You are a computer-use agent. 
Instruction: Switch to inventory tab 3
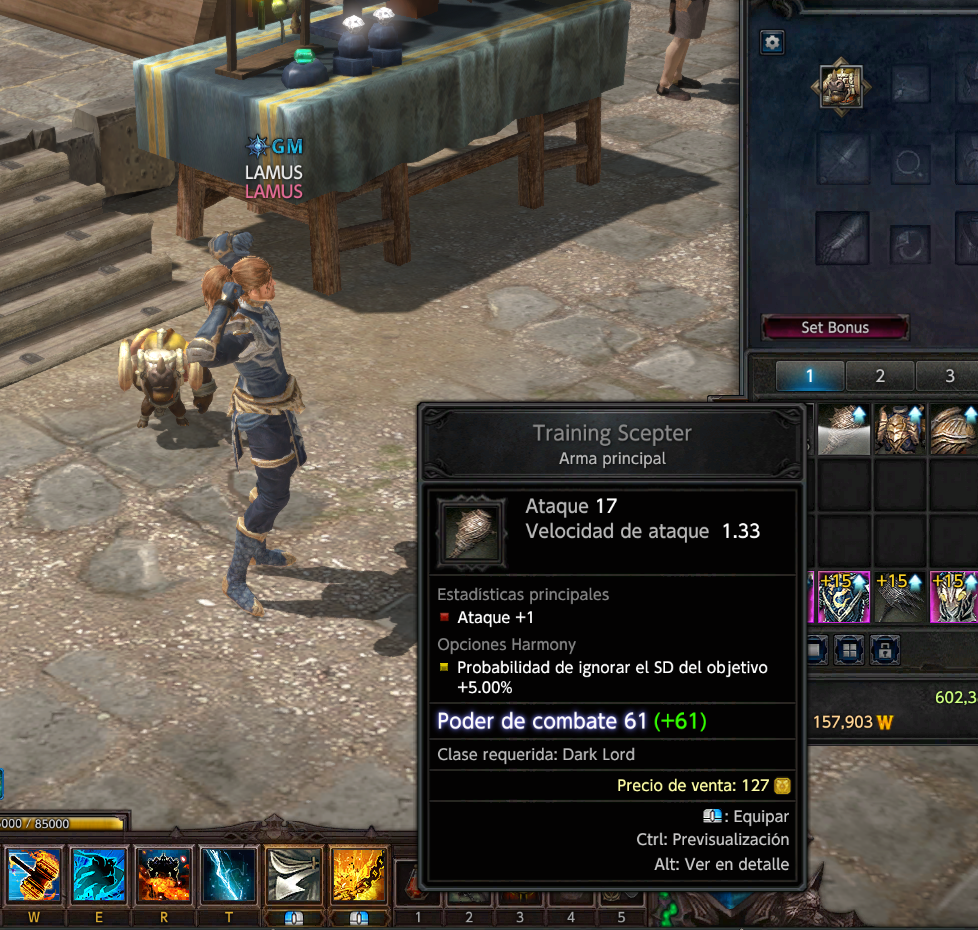[x=949, y=377]
